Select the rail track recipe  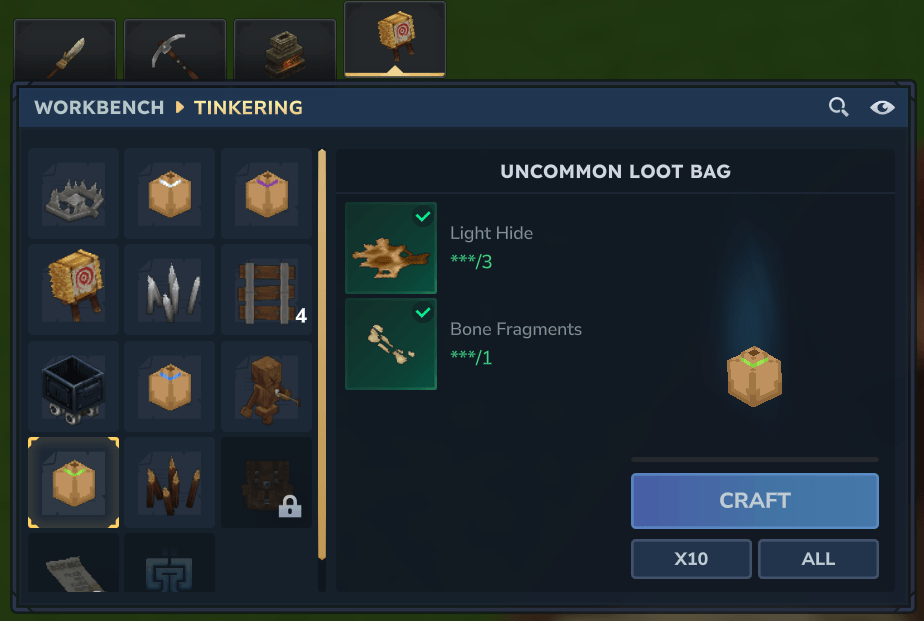pyautogui.click(x=266, y=289)
